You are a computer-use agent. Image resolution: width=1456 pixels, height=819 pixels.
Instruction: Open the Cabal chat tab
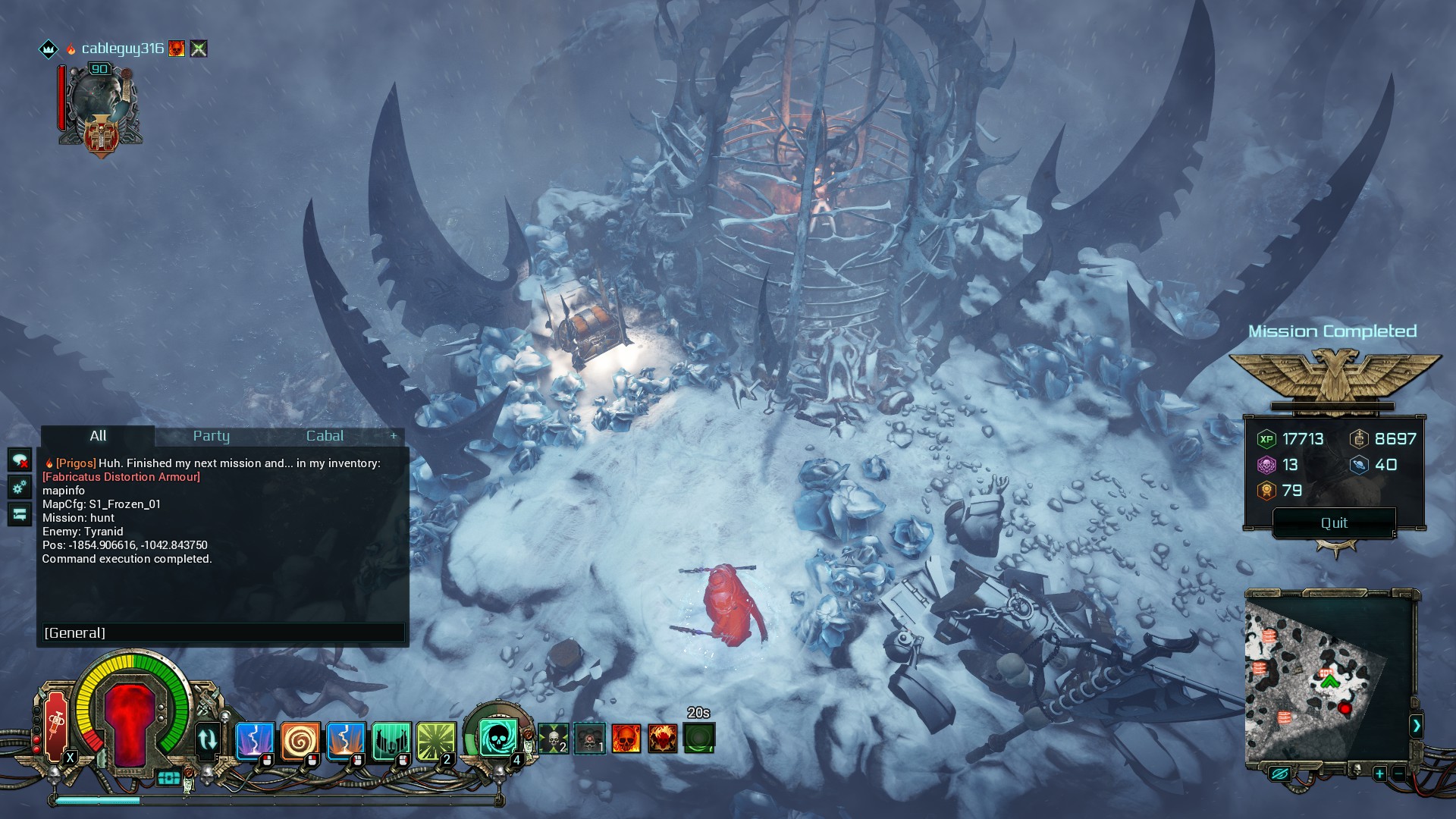point(325,436)
